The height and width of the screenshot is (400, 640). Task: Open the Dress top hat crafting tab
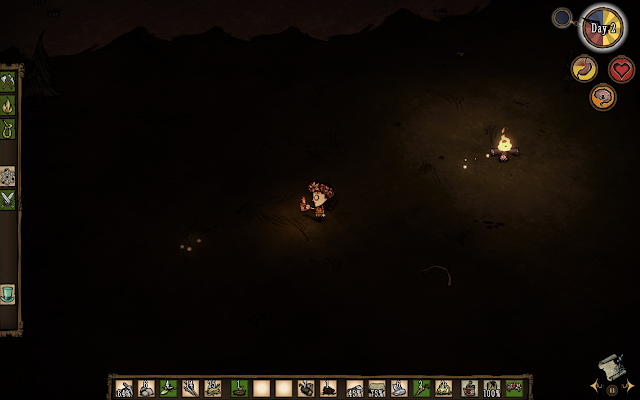point(8,293)
